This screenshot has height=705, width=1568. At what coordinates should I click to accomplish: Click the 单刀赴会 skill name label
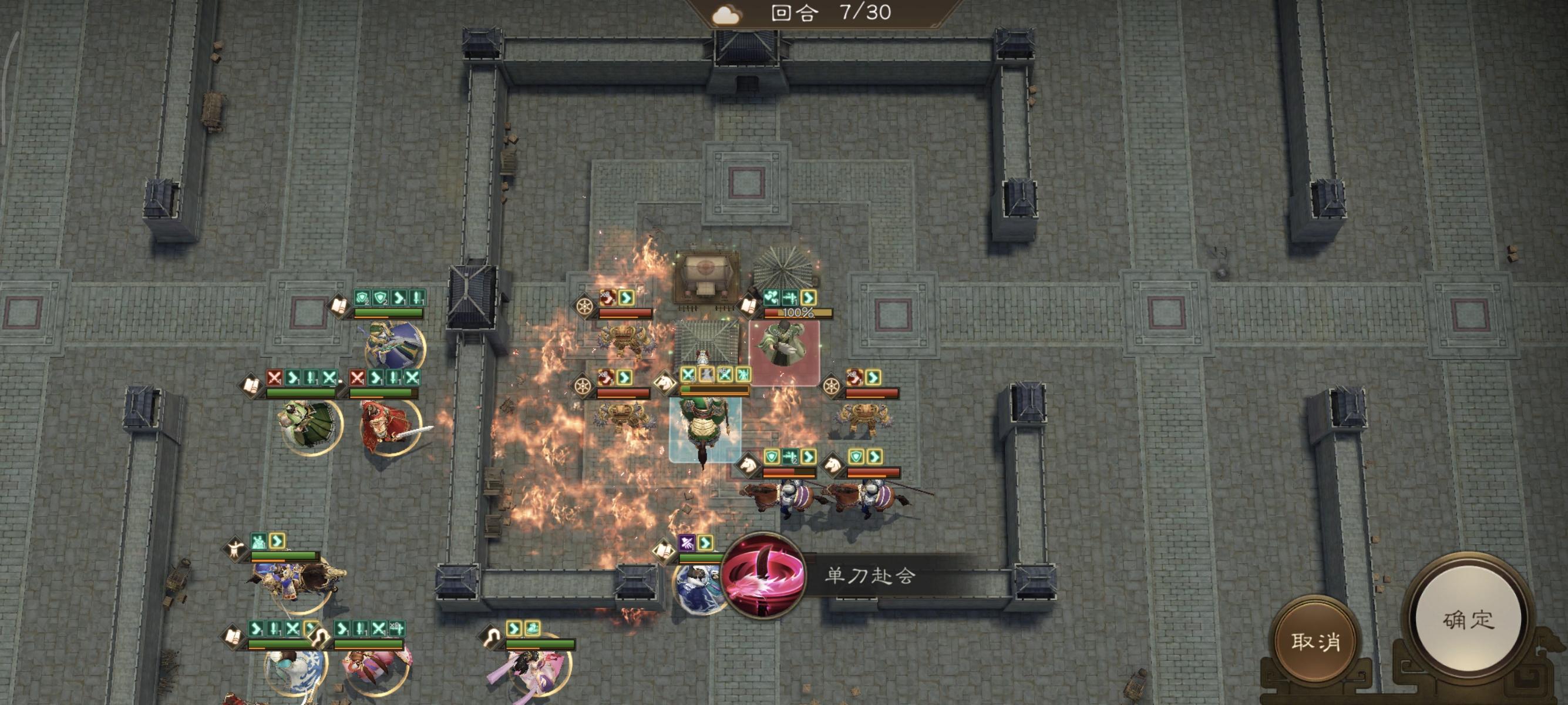(870, 575)
